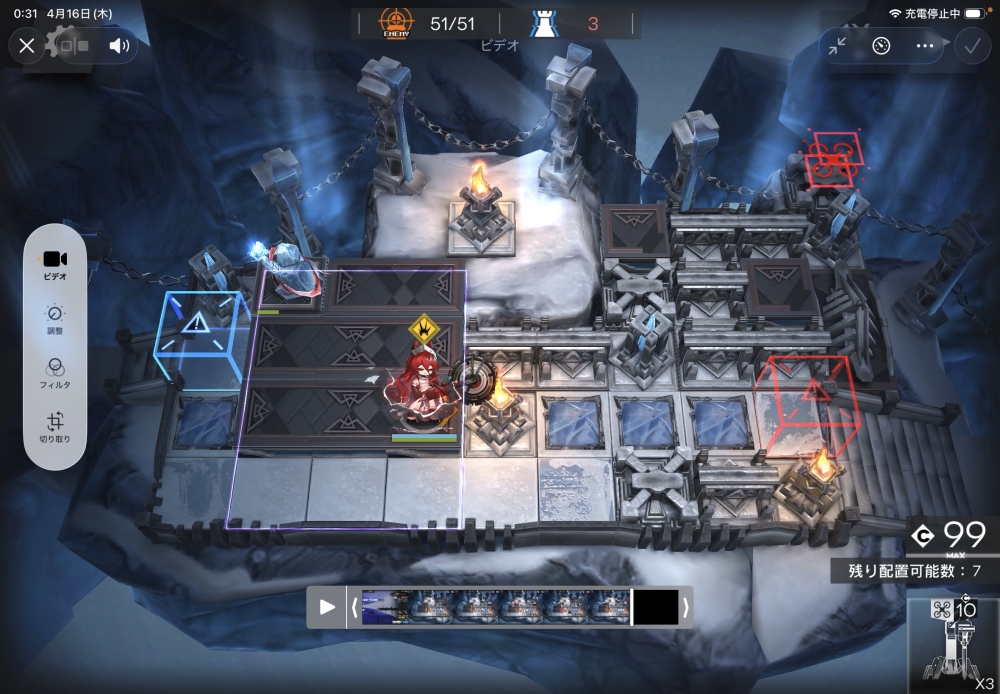Close the video editor with X
Screen dimensions: 1000x694
(27, 45)
